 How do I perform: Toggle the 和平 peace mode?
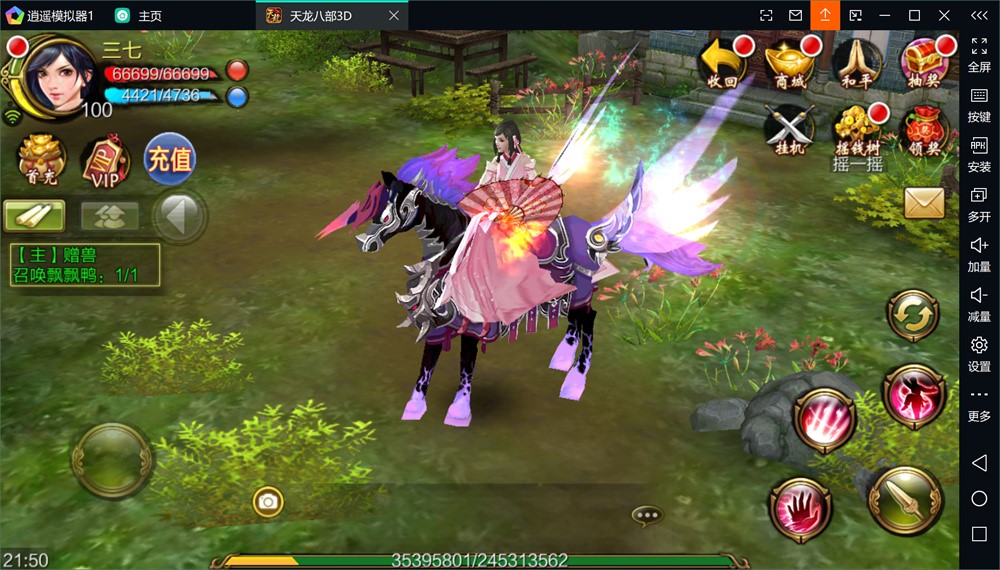(x=856, y=62)
